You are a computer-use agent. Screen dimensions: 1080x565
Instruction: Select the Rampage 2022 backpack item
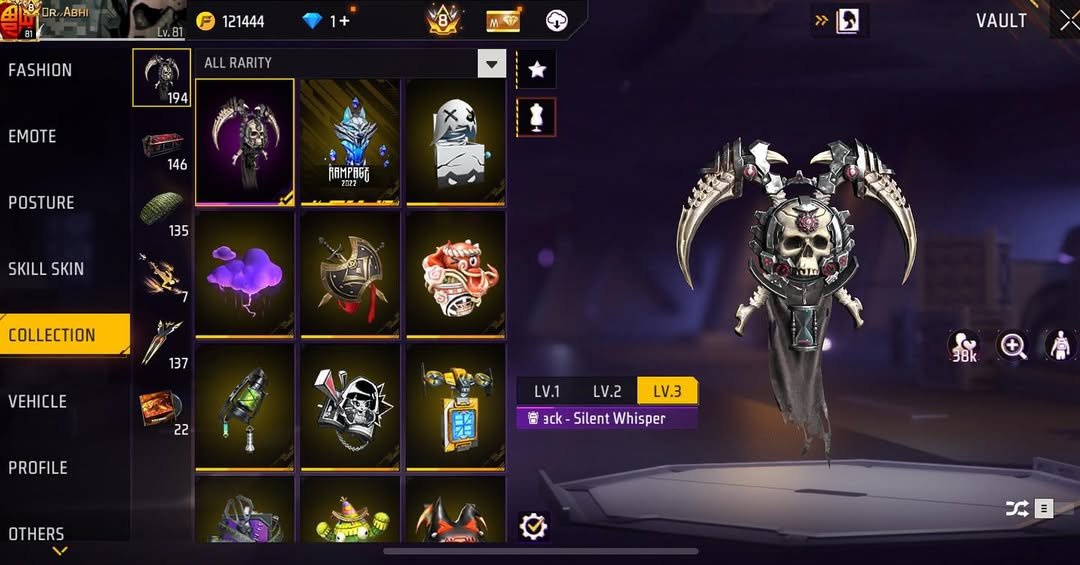point(350,142)
